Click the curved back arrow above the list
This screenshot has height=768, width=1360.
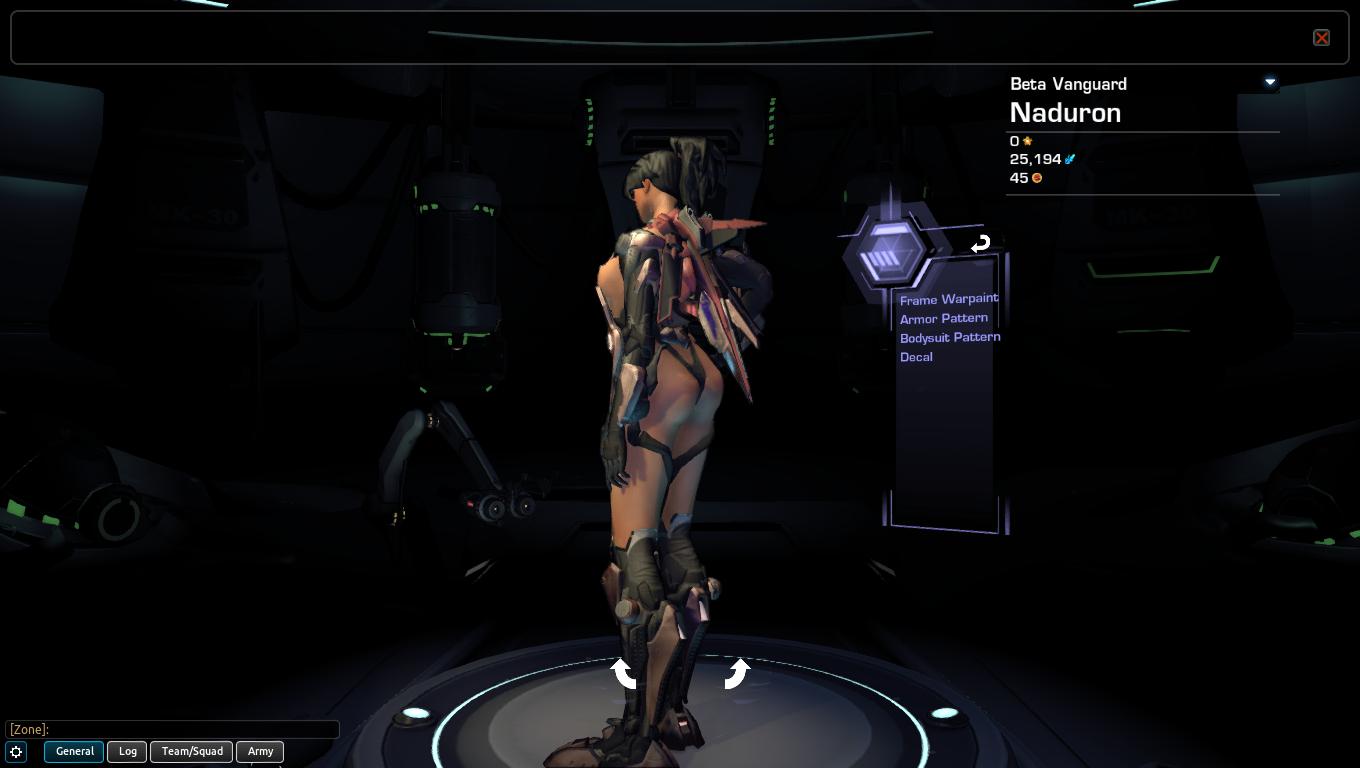click(980, 243)
